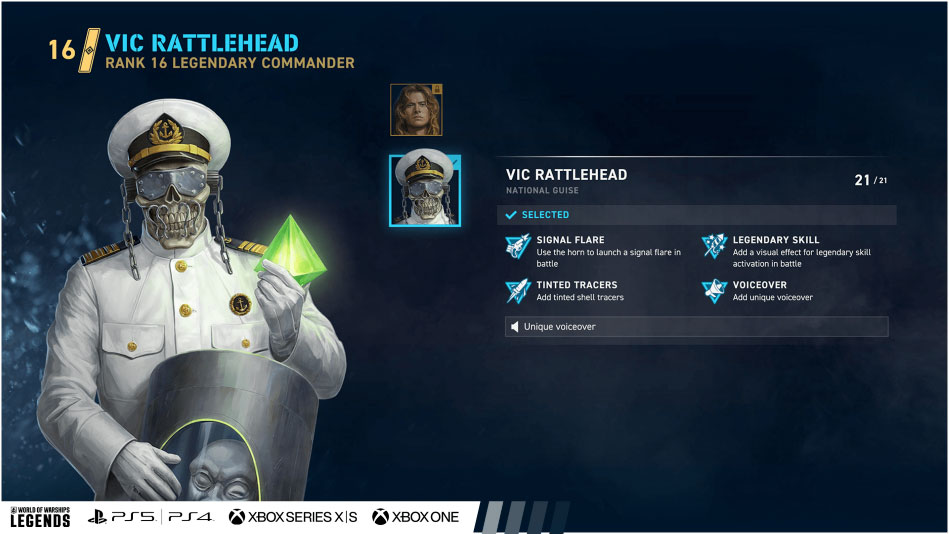Select the Voiceover perk icon
This screenshot has height=534, width=949.
click(x=714, y=290)
